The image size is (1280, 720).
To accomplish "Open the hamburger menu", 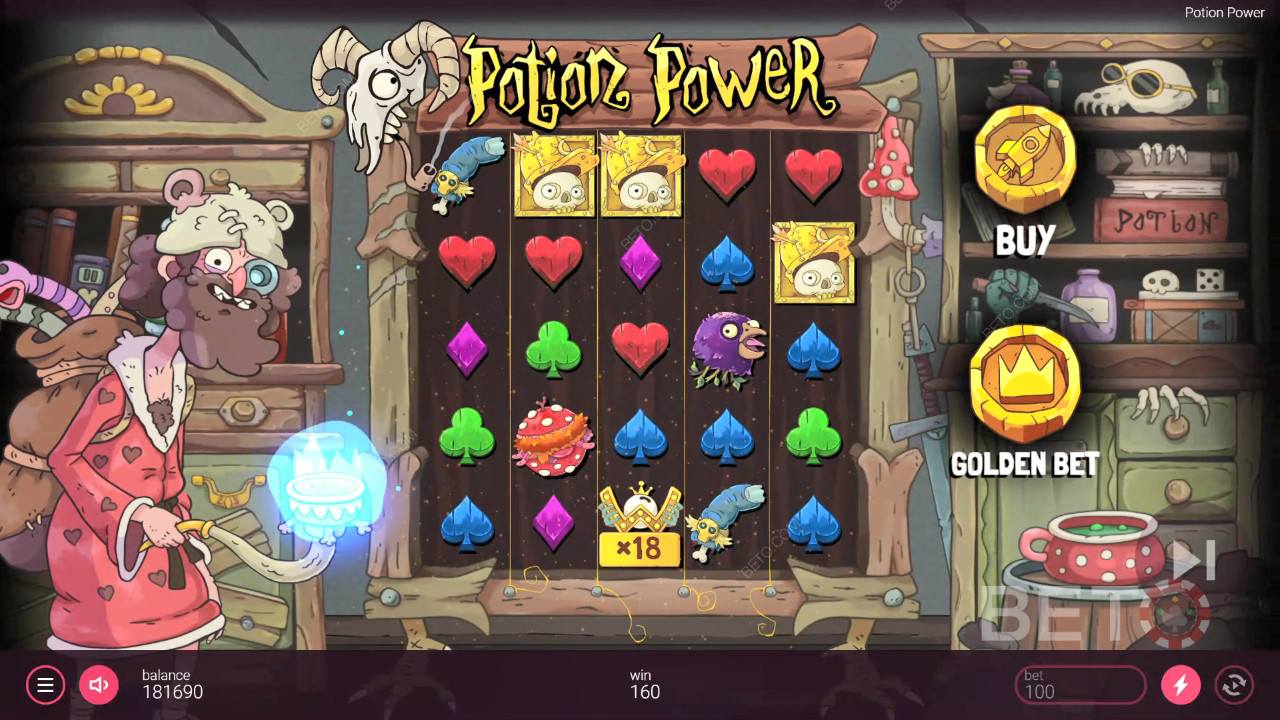I will pos(45,685).
